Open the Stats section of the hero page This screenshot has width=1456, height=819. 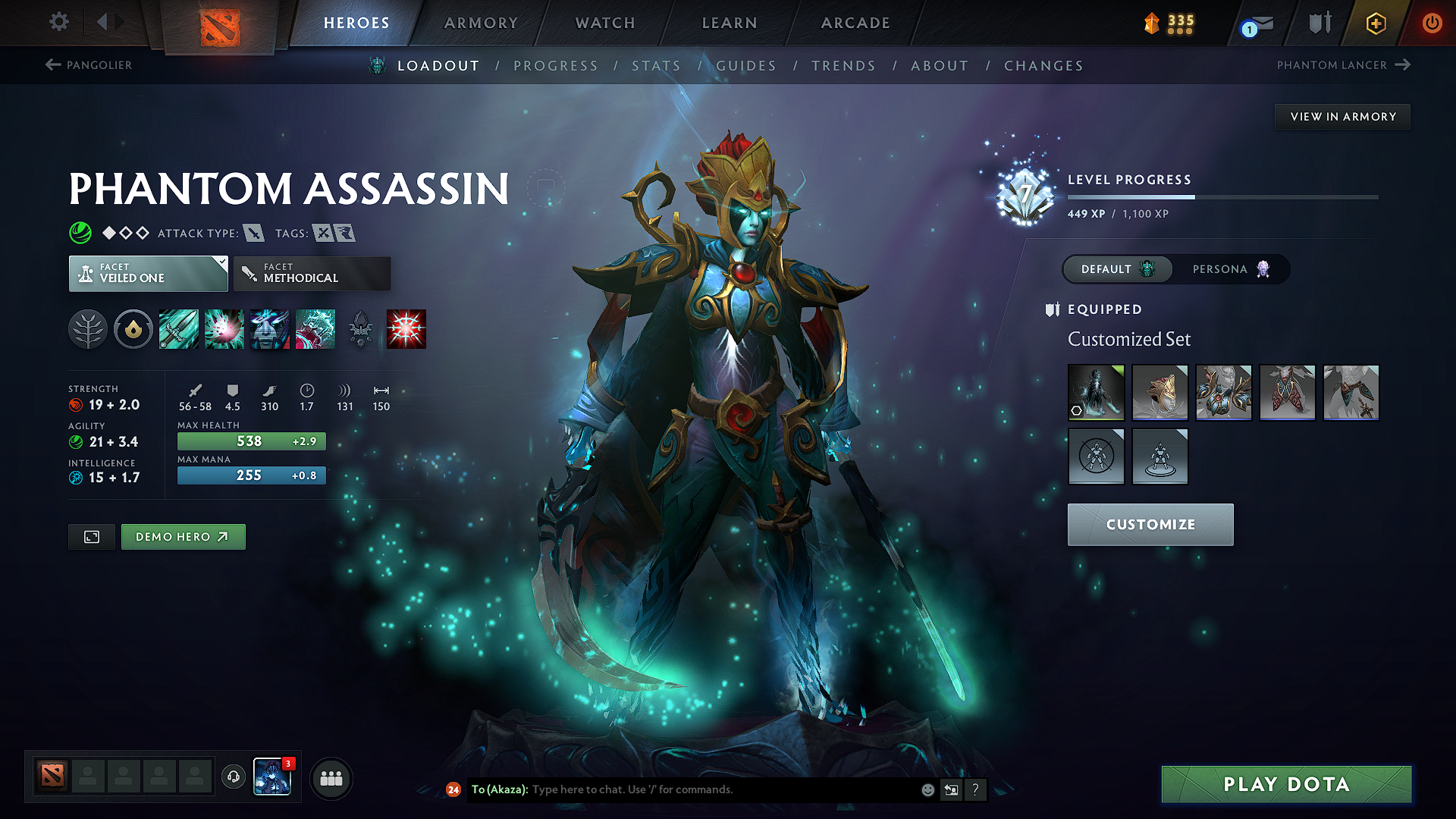point(656,66)
